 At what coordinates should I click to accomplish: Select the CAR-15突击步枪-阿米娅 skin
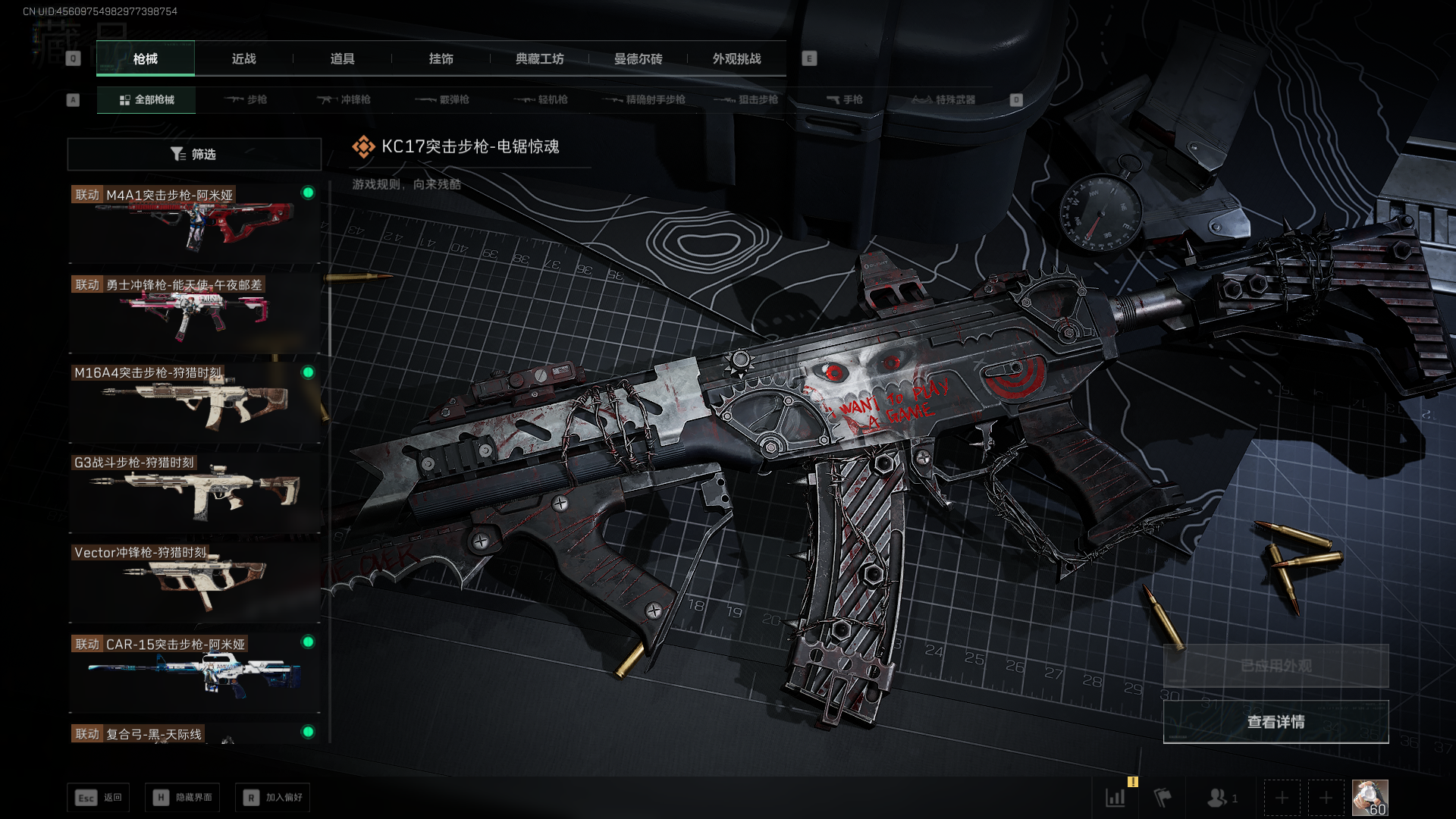pos(194,672)
